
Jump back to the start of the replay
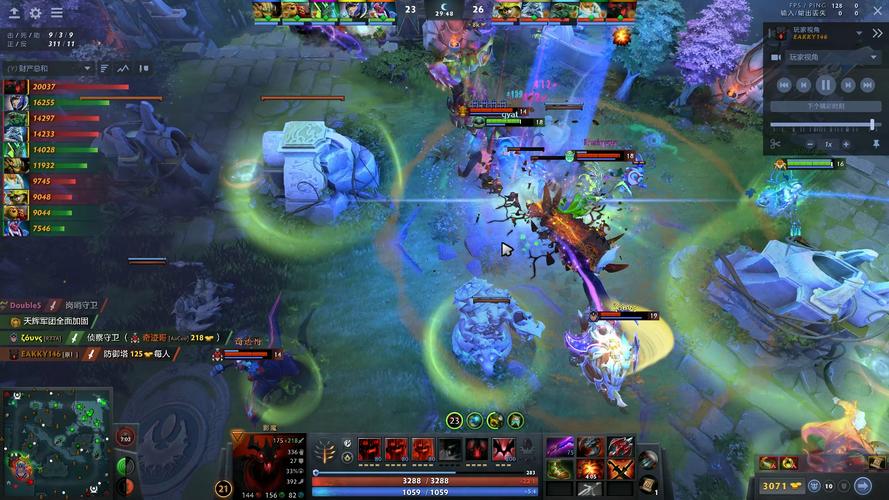[785, 86]
